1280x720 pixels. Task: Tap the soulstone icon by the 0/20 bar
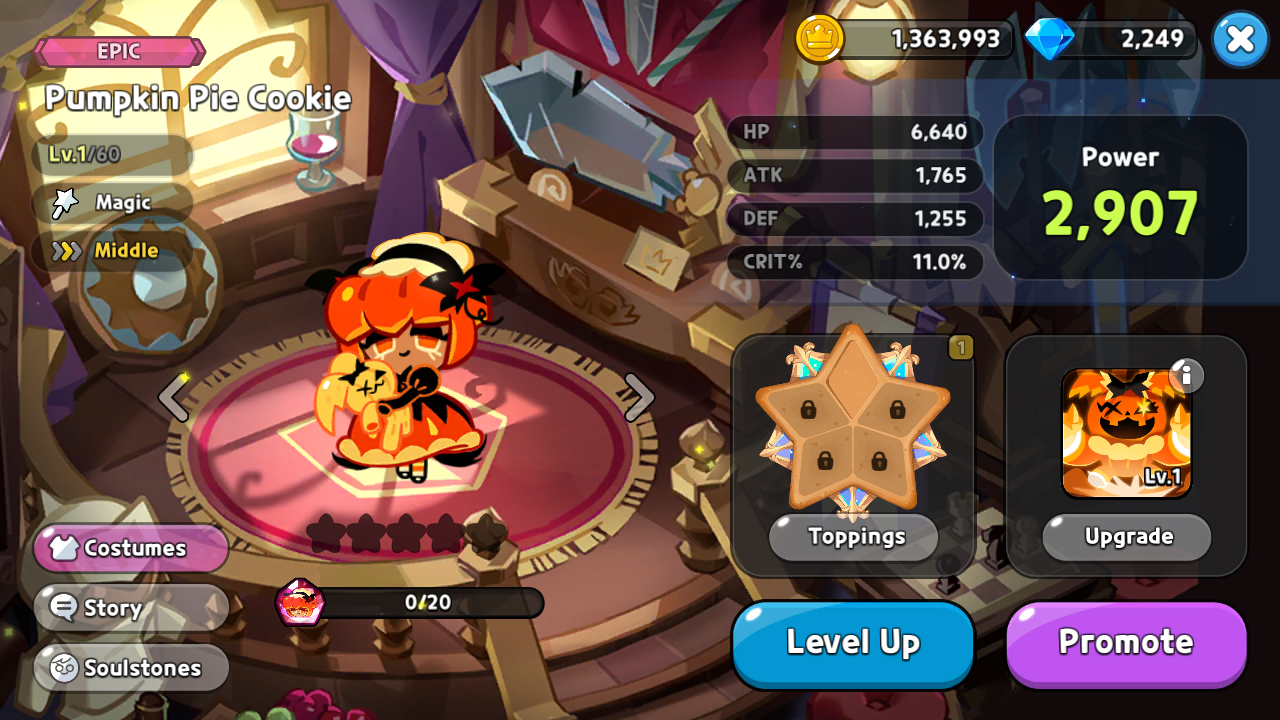coord(300,602)
